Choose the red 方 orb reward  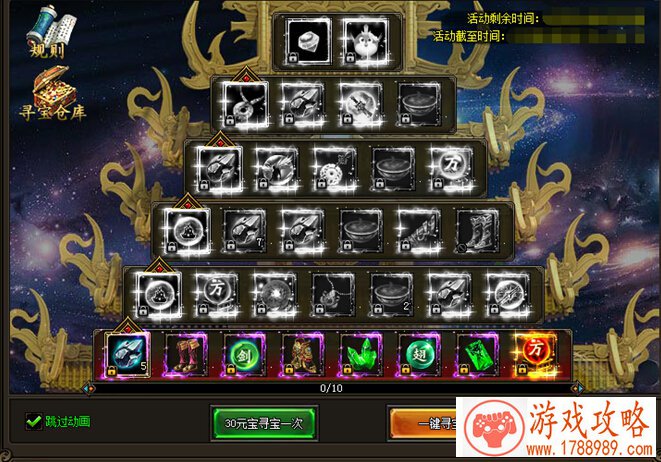pos(534,354)
